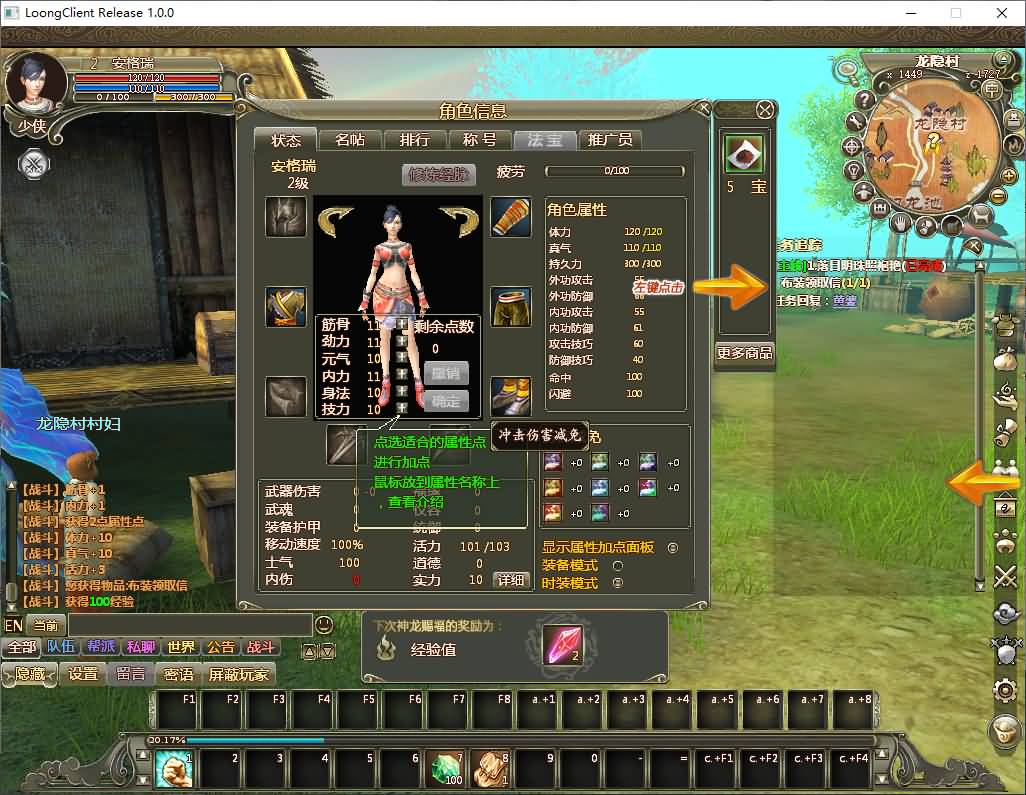Use the green gem item in slot 7

coord(446,769)
